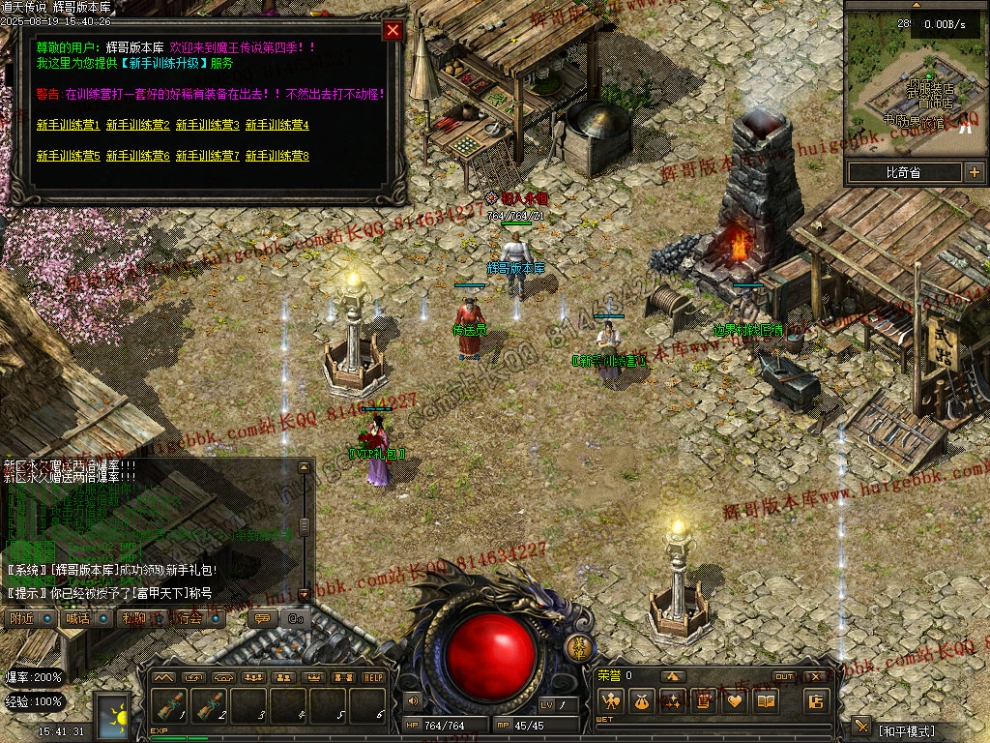Click the OUT logout button
The height and width of the screenshot is (743, 990).
tap(784, 677)
